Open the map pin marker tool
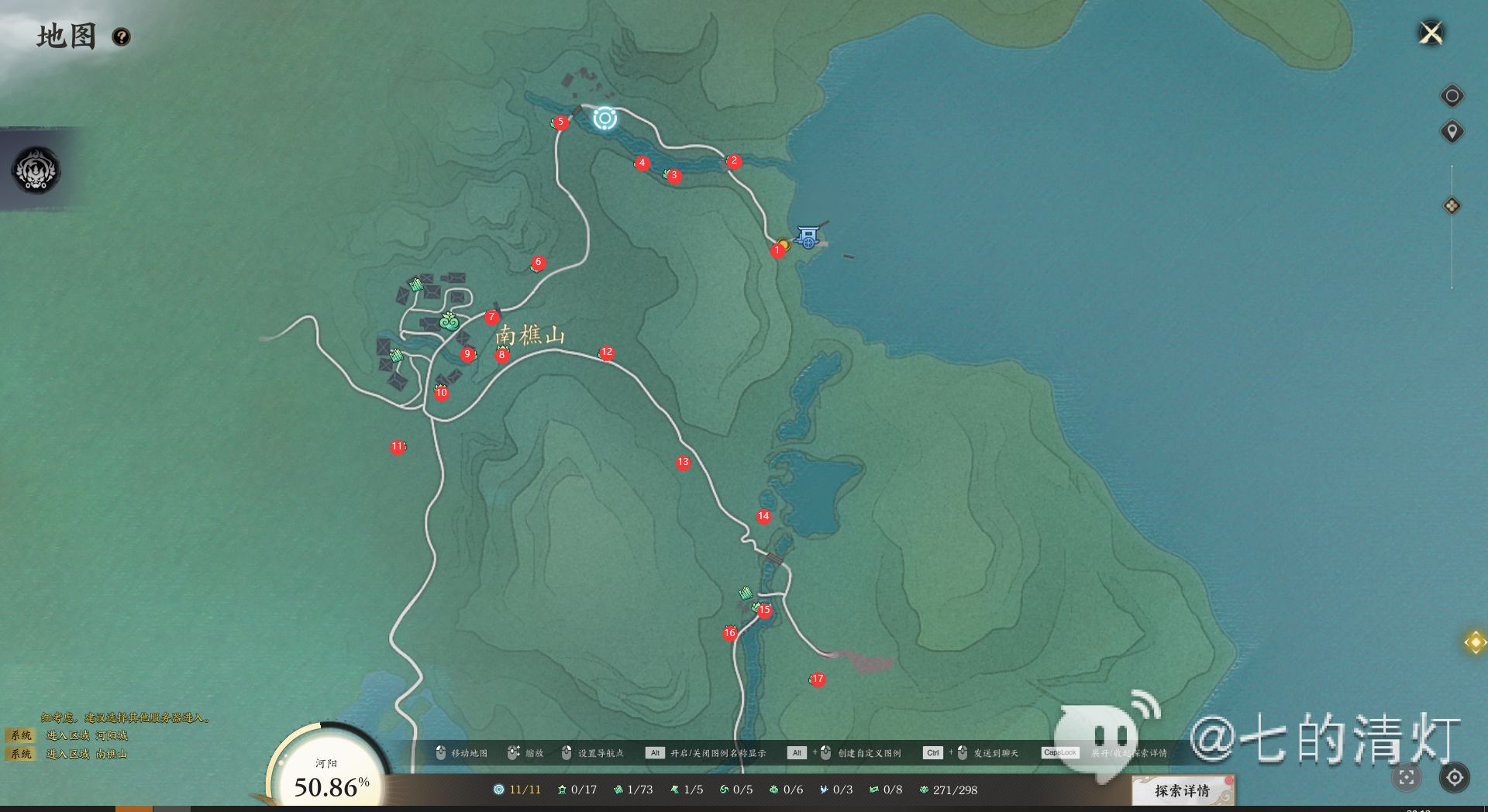Viewport: 1488px width, 812px height. point(1452,132)
